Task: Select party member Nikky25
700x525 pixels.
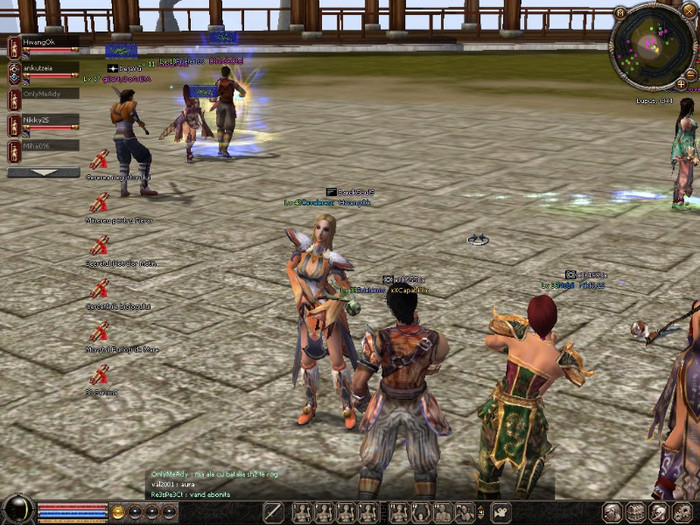Action: coord(45,120)
